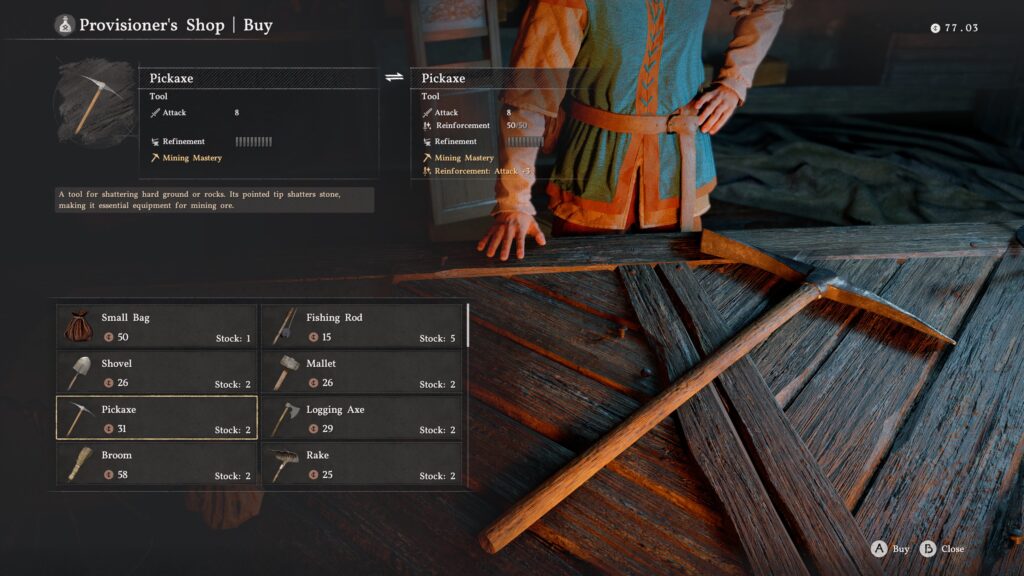Select the Small Bag shop item
Screen dimensions: 1024x576
point(156,326)
